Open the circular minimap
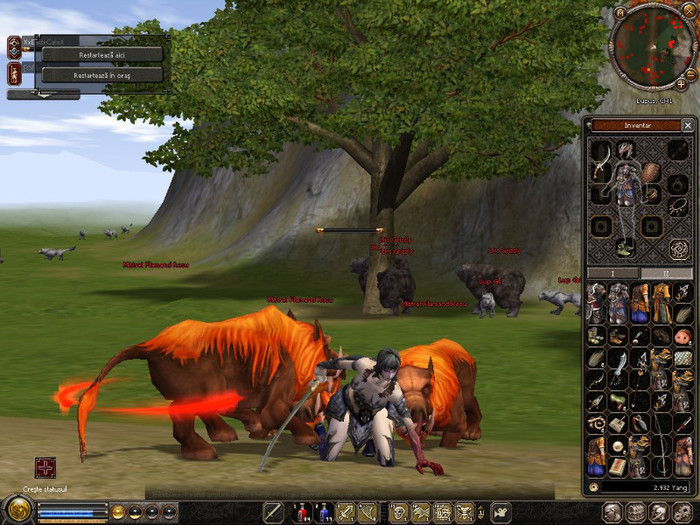The image size is (700, 525). 654,46
